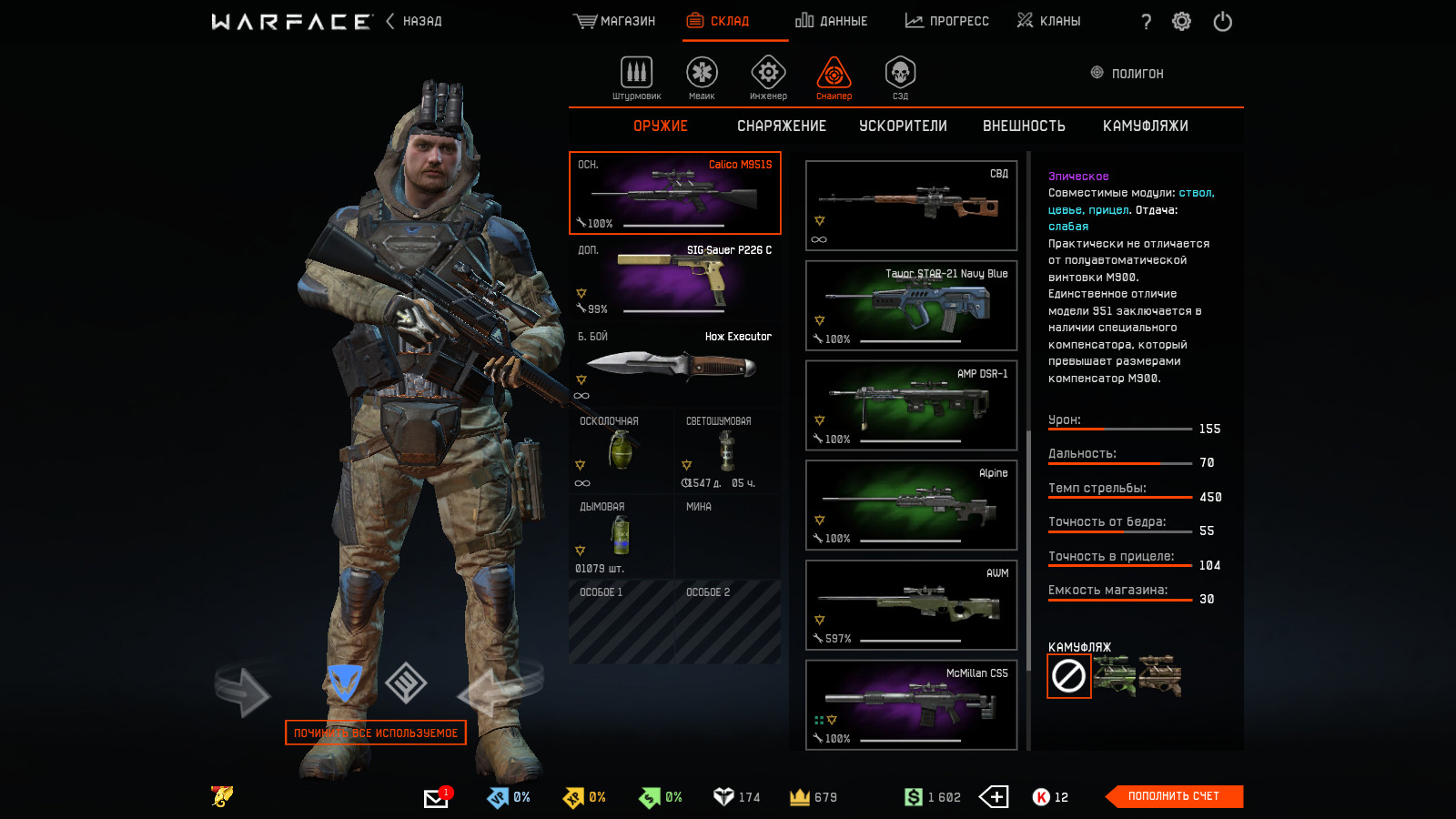Screen dimensions: 1456x819
Task: Show the Камуфляжи tab
Action: [x=1145, y=126]
